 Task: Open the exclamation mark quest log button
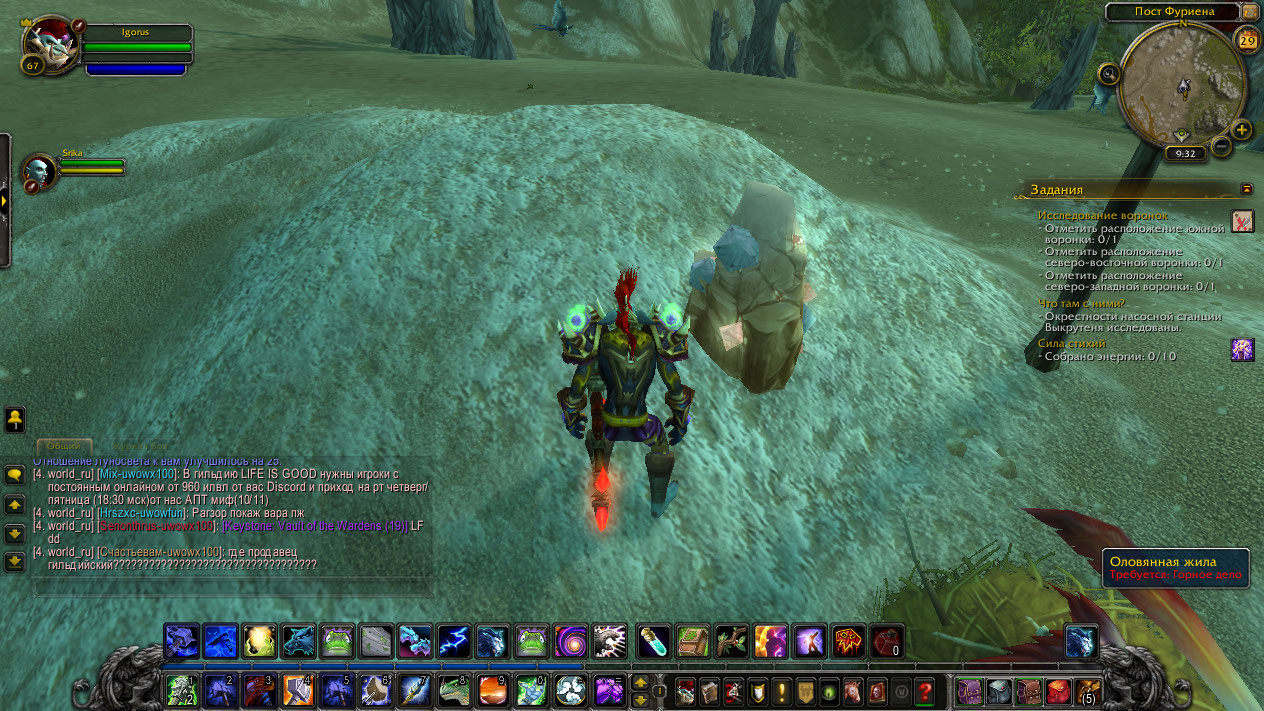tap(780, 690)
